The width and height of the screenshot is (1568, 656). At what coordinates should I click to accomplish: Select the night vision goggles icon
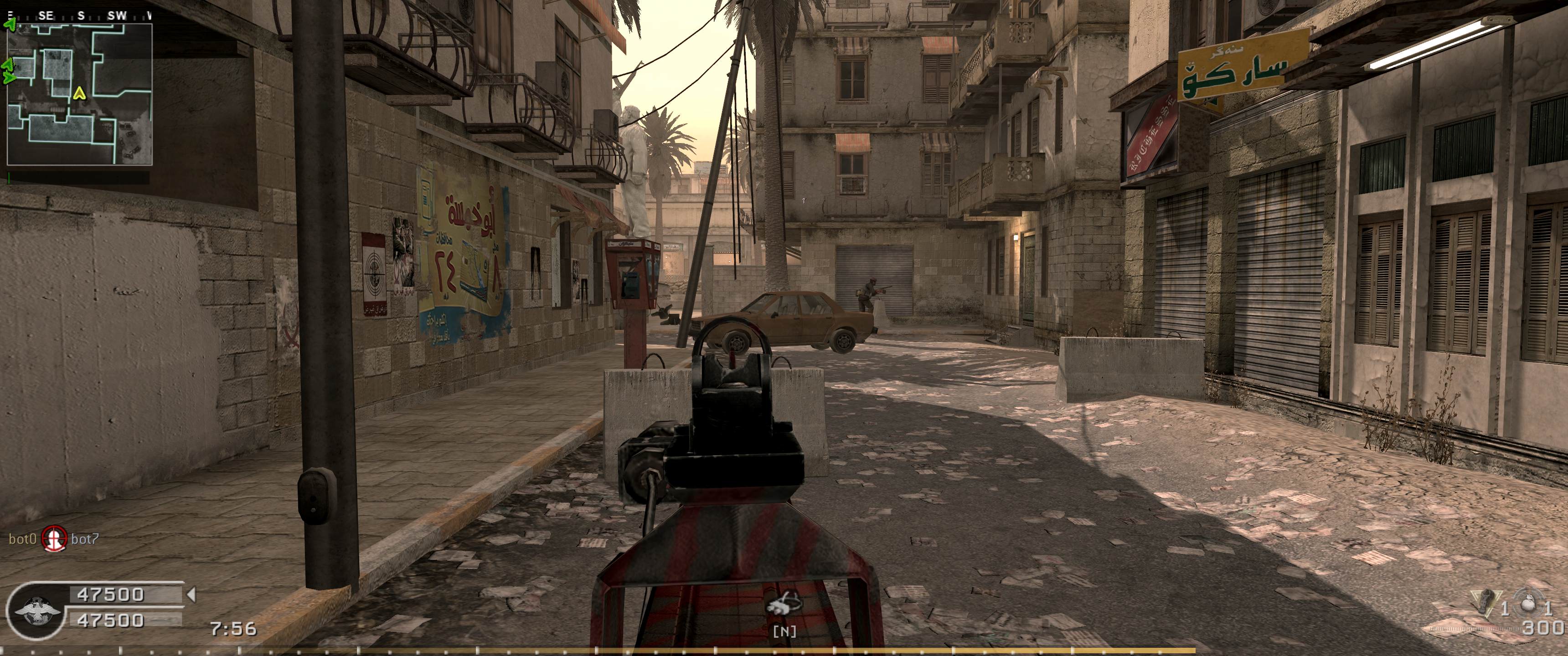(784, 621)
